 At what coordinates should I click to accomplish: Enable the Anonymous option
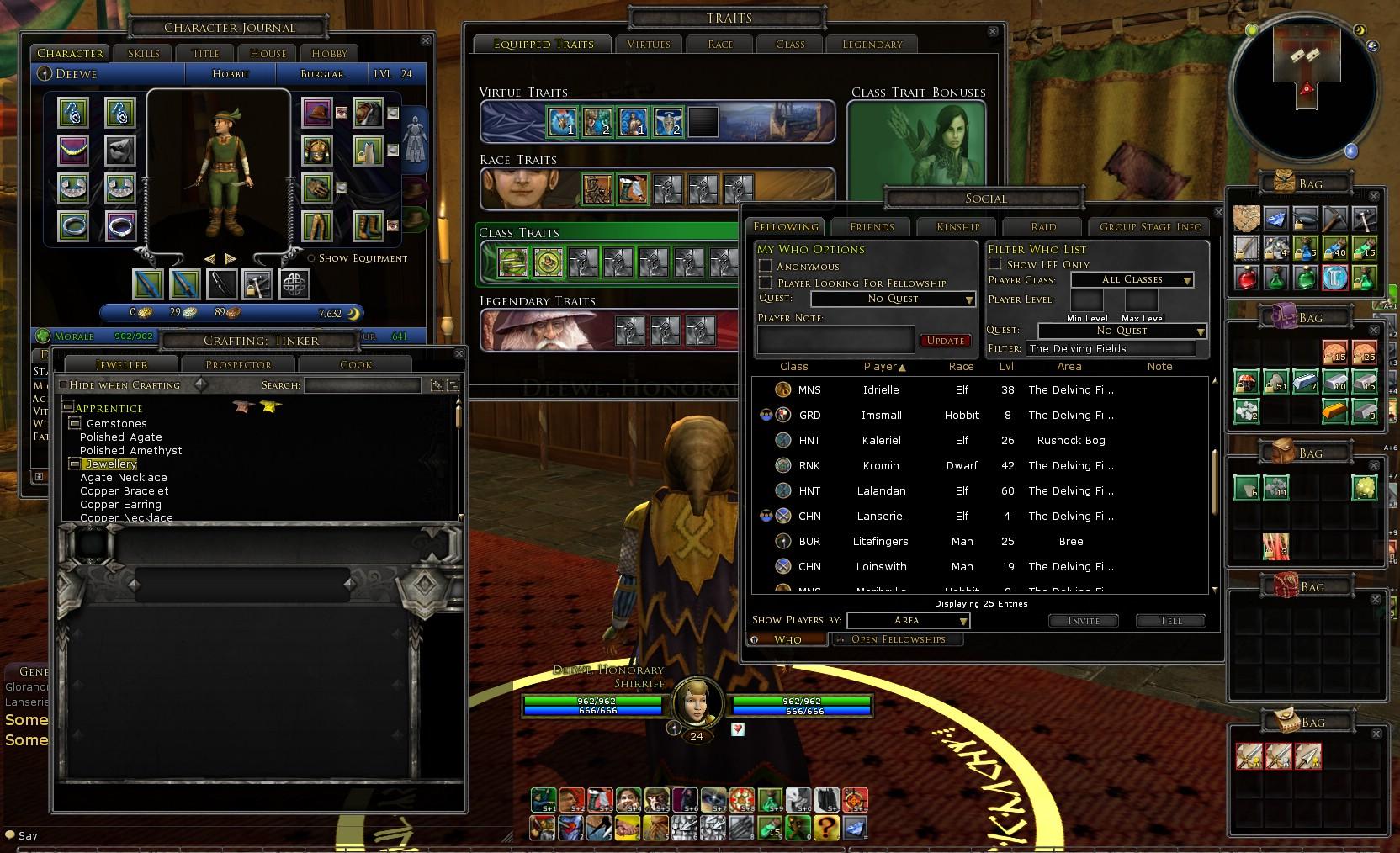[766, 266]
